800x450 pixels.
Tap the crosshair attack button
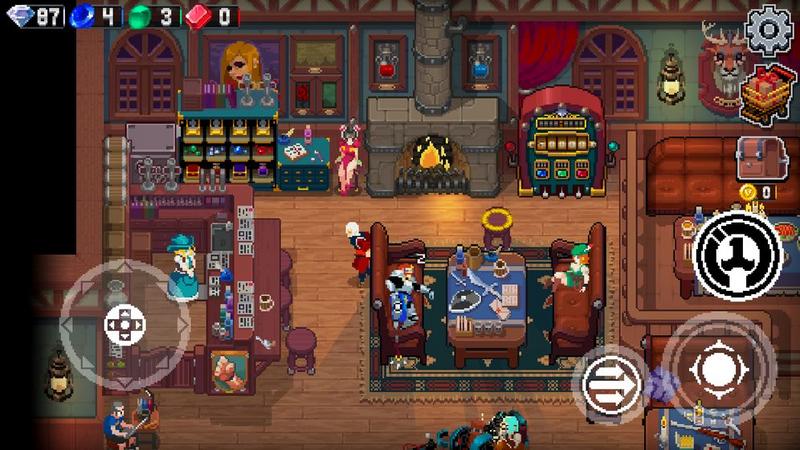718,369
